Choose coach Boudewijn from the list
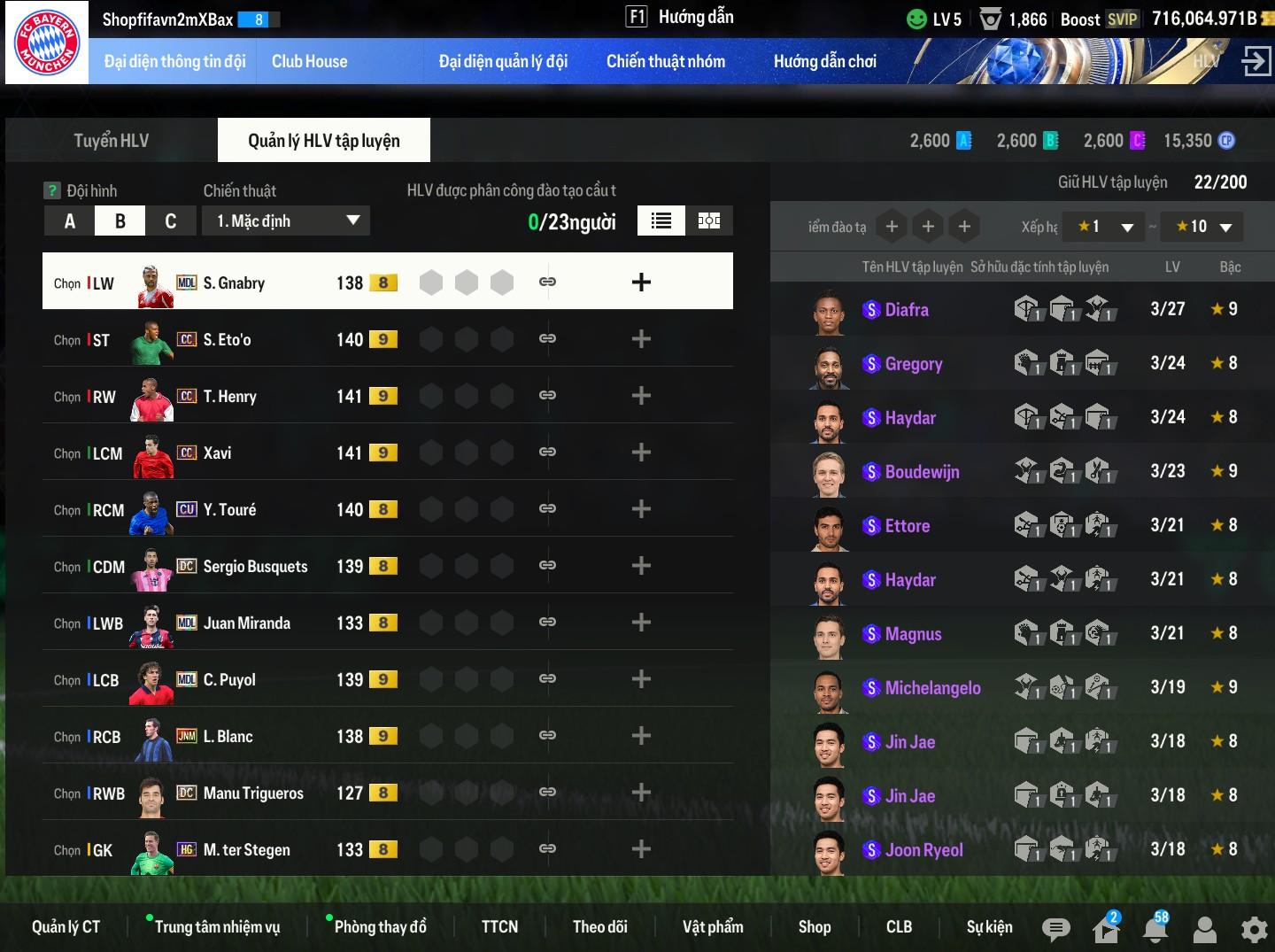Image resolution: width=1275 pixels, height=952 pixels. pyautogui.click(x=922, y=472)
